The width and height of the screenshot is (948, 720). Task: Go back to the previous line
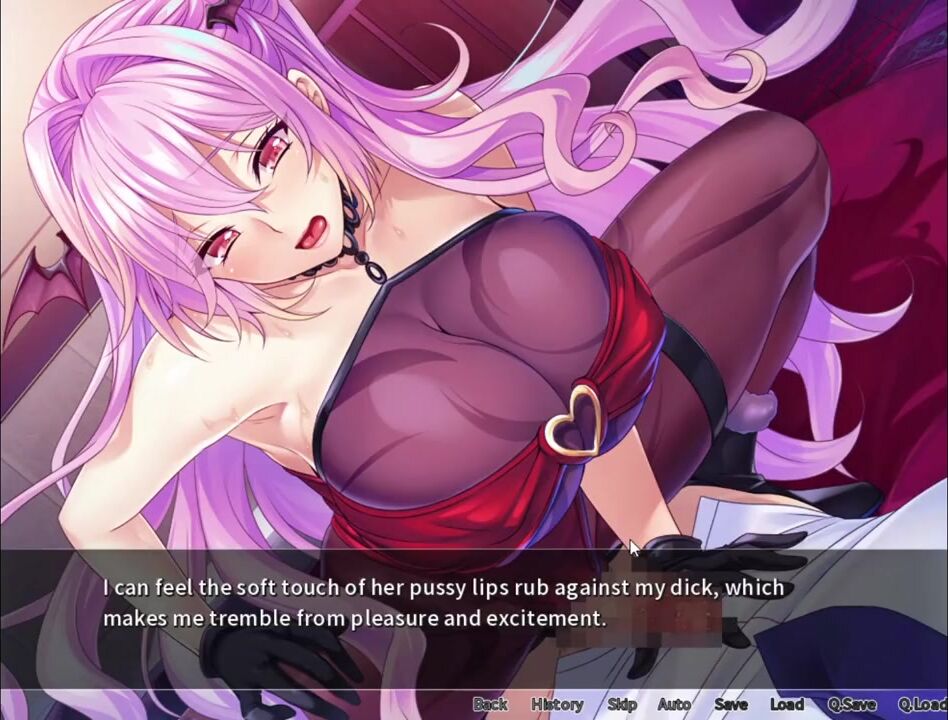490,704
